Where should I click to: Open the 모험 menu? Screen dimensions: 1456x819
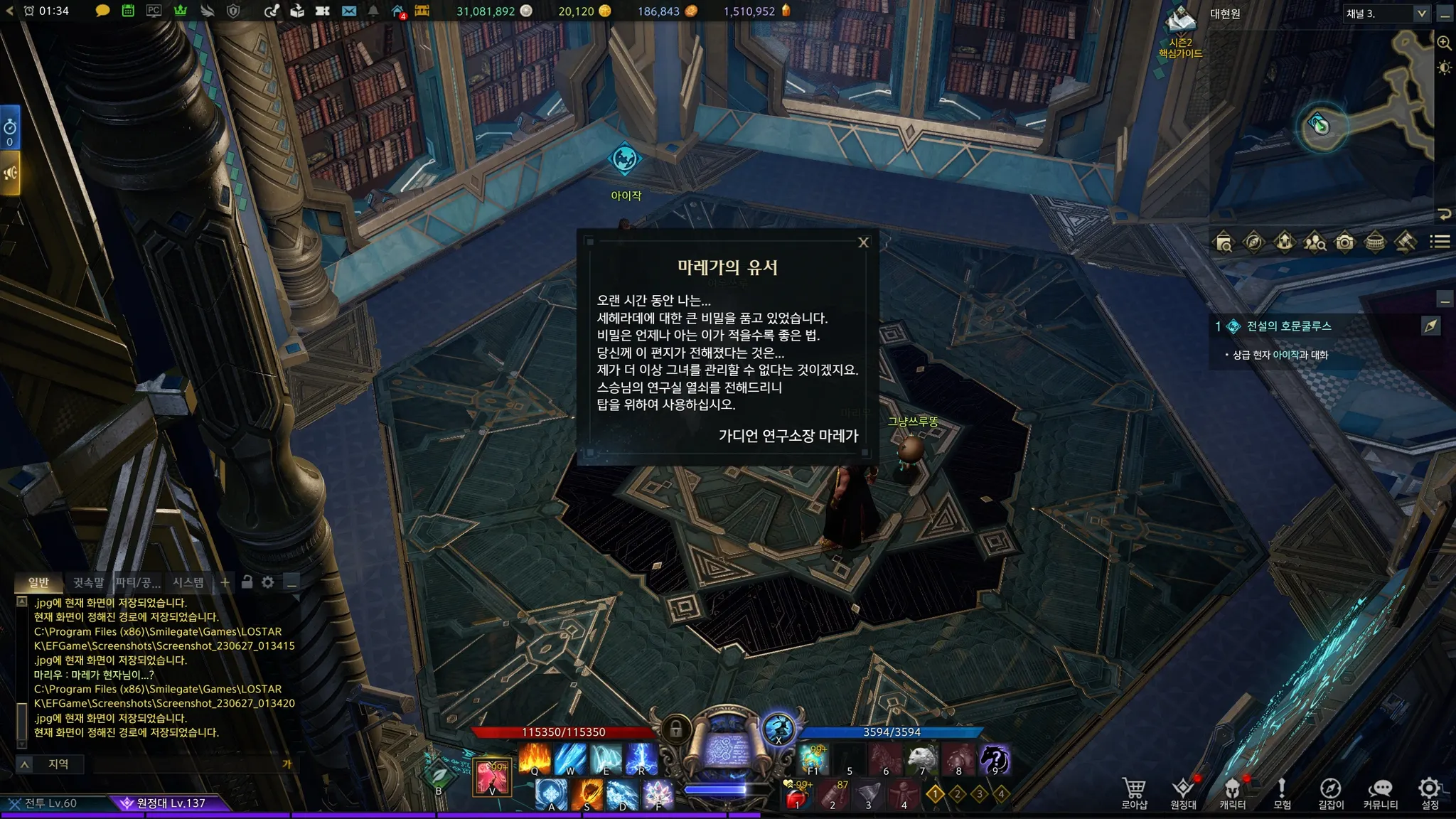(x=1282, y=793)
